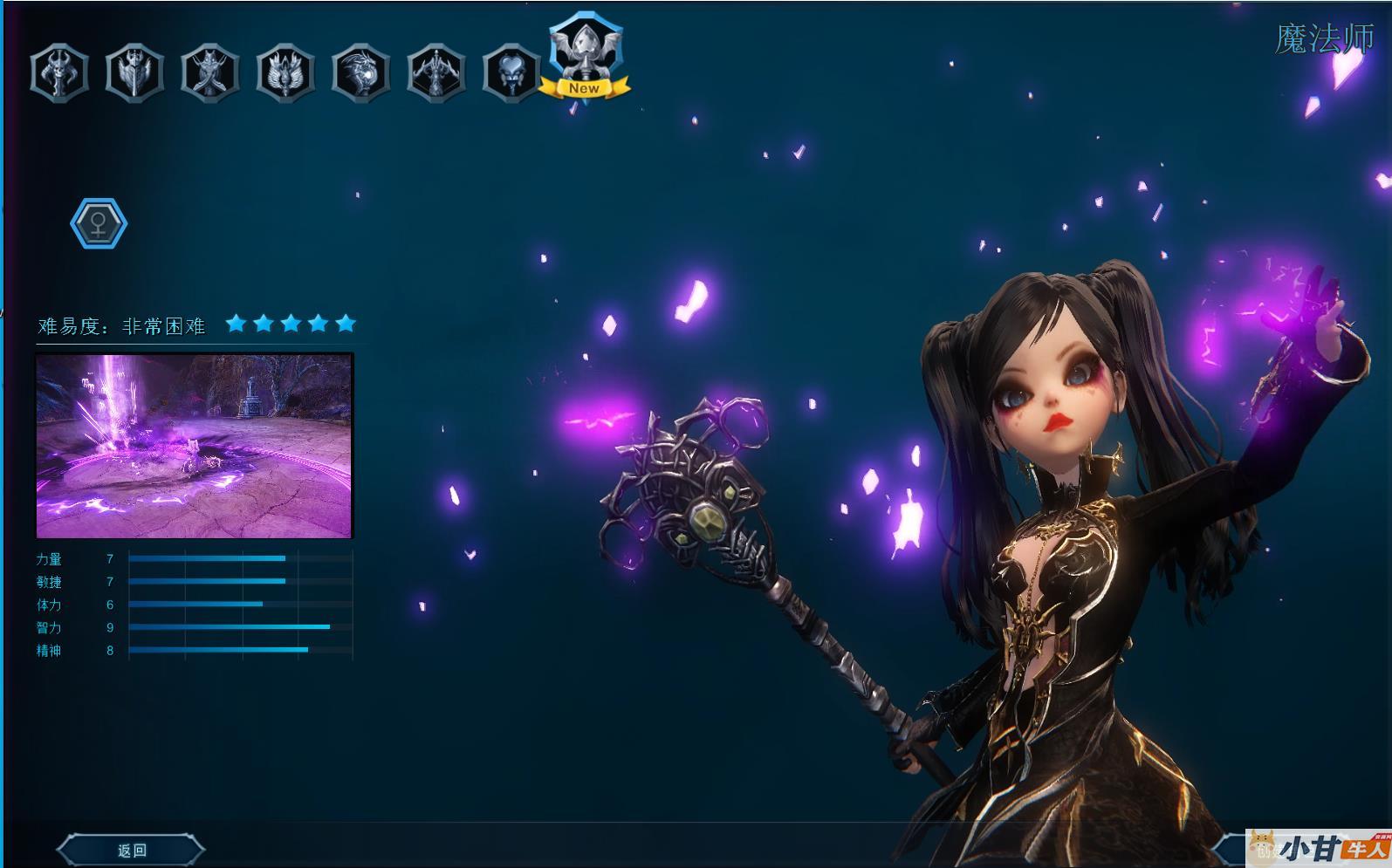Click the 返回 back button
This screenshot has width=1392, height=868.
[x=132, y=850]
